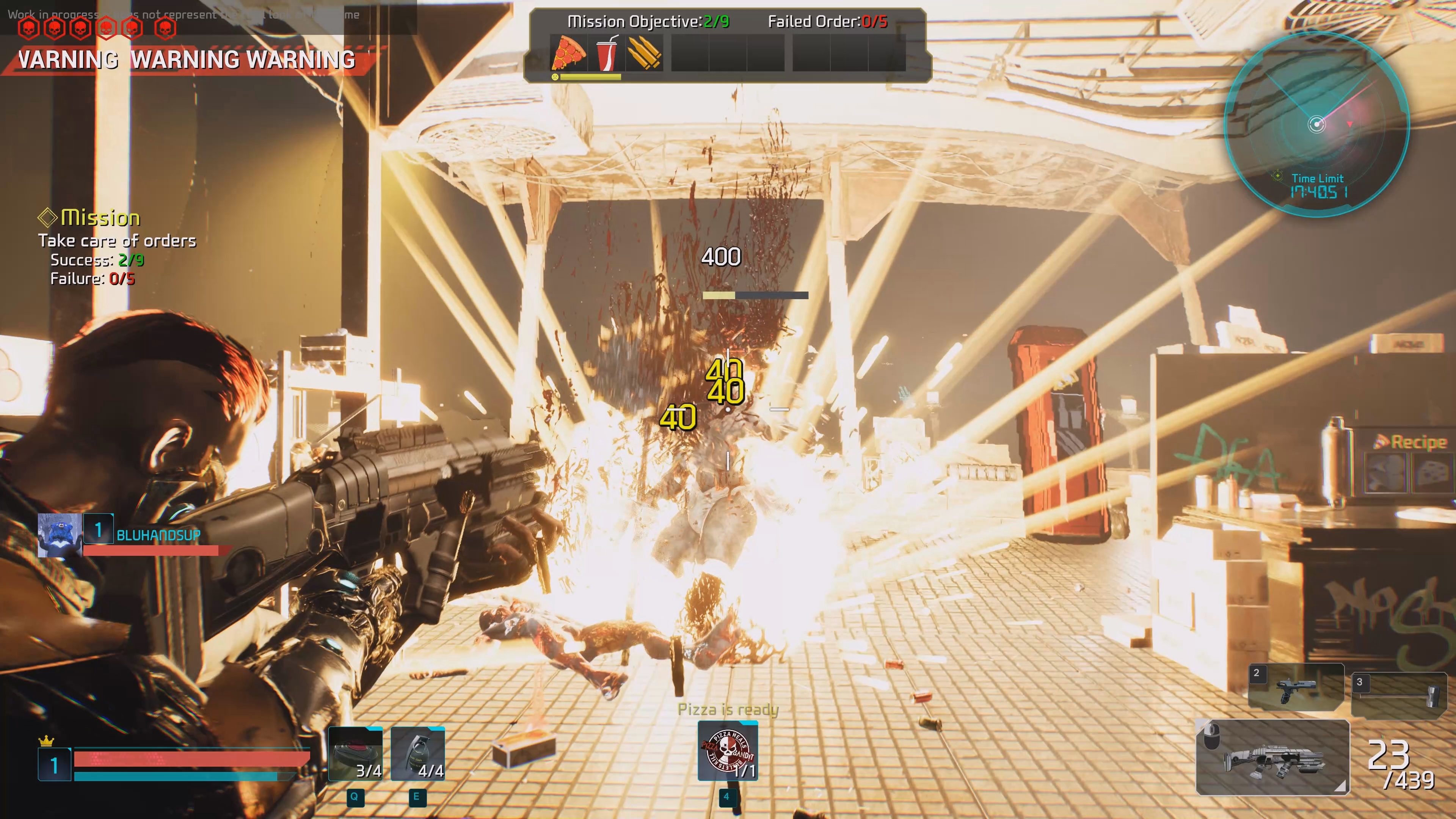1456x819 pixels.
Task: Activate the Pizza Bandit heal item
Action: (x=728, y=751)
